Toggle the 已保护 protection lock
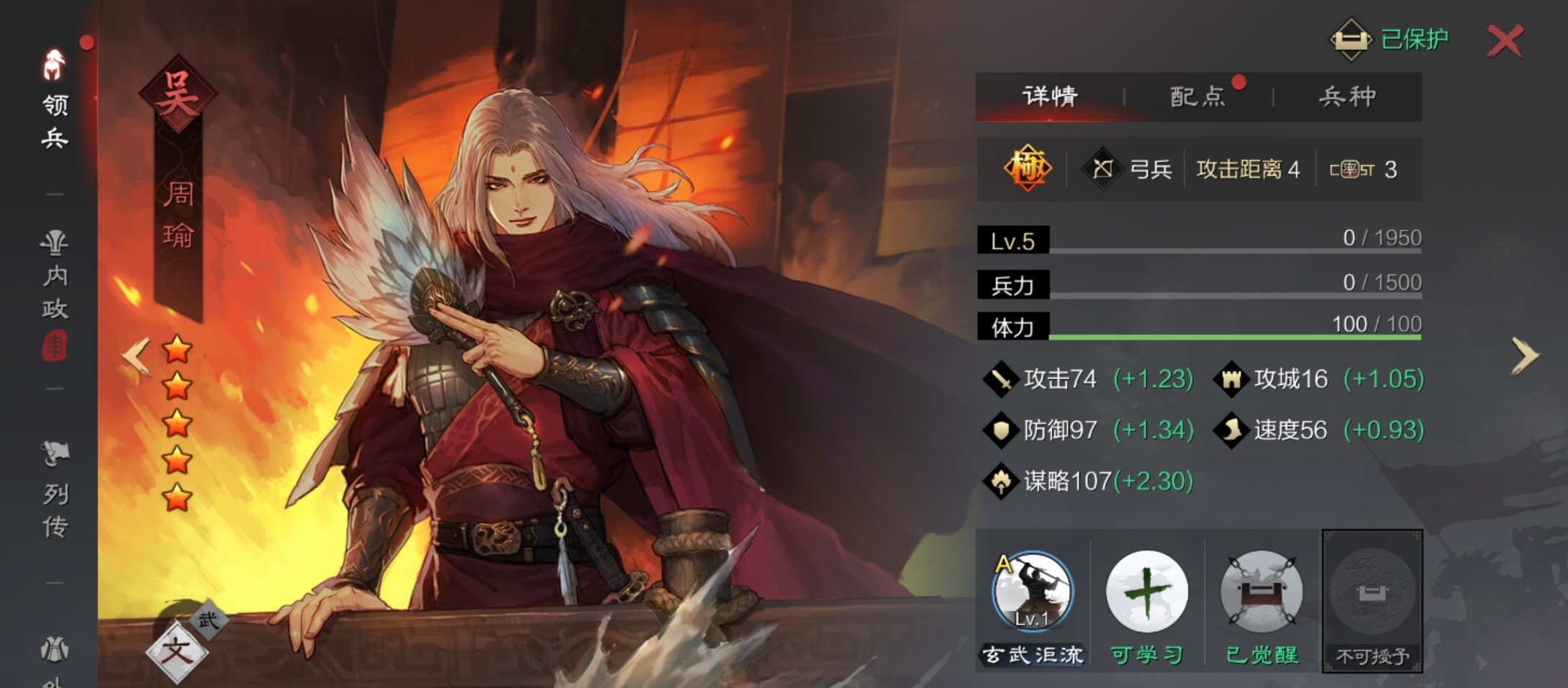Viewport: 1568px width, 688px height. click(1388, 39)
